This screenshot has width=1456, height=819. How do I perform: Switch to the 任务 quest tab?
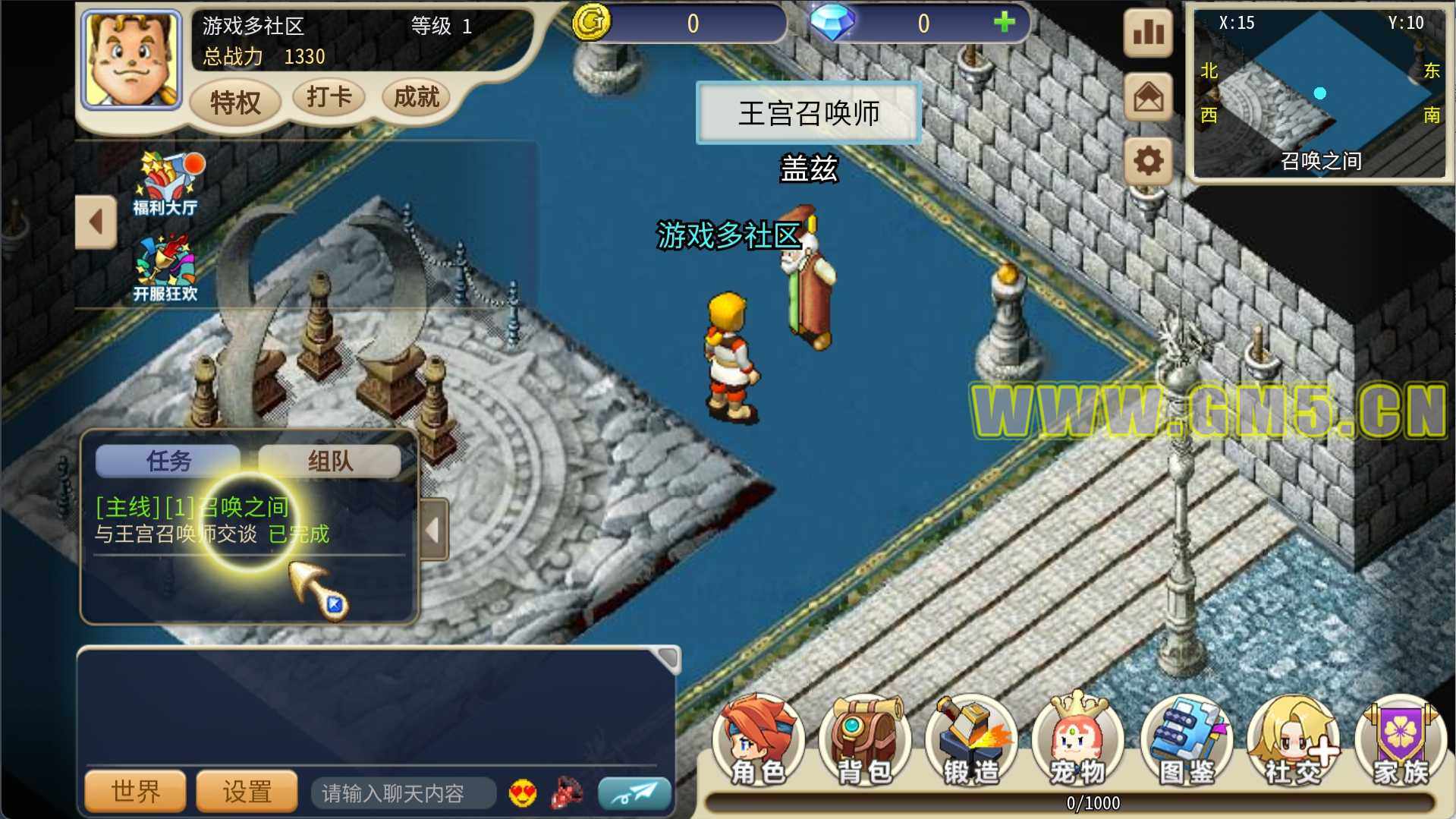click(x=168, y=461)
